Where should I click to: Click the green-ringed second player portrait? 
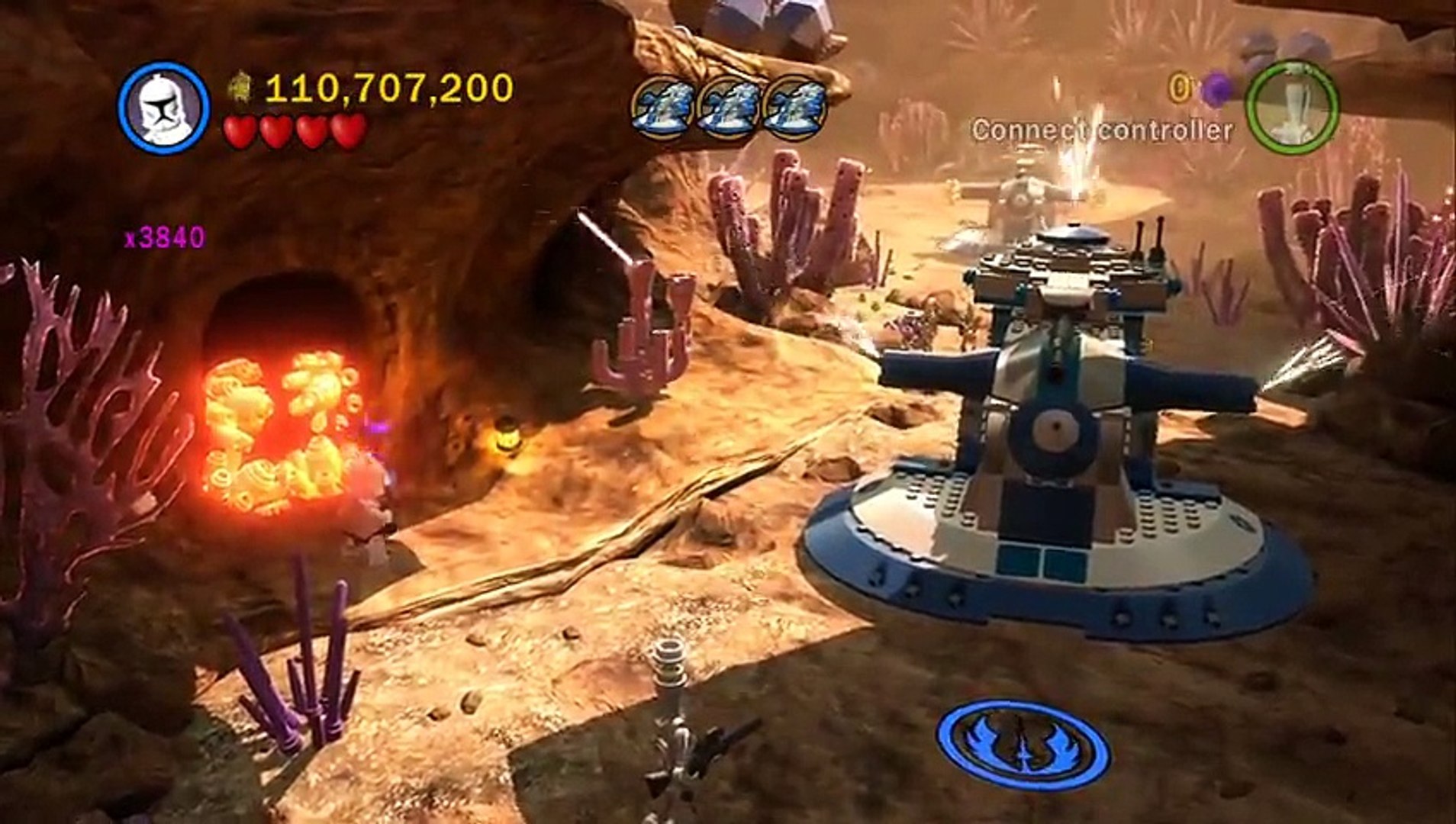click(x=1293, y=108)
